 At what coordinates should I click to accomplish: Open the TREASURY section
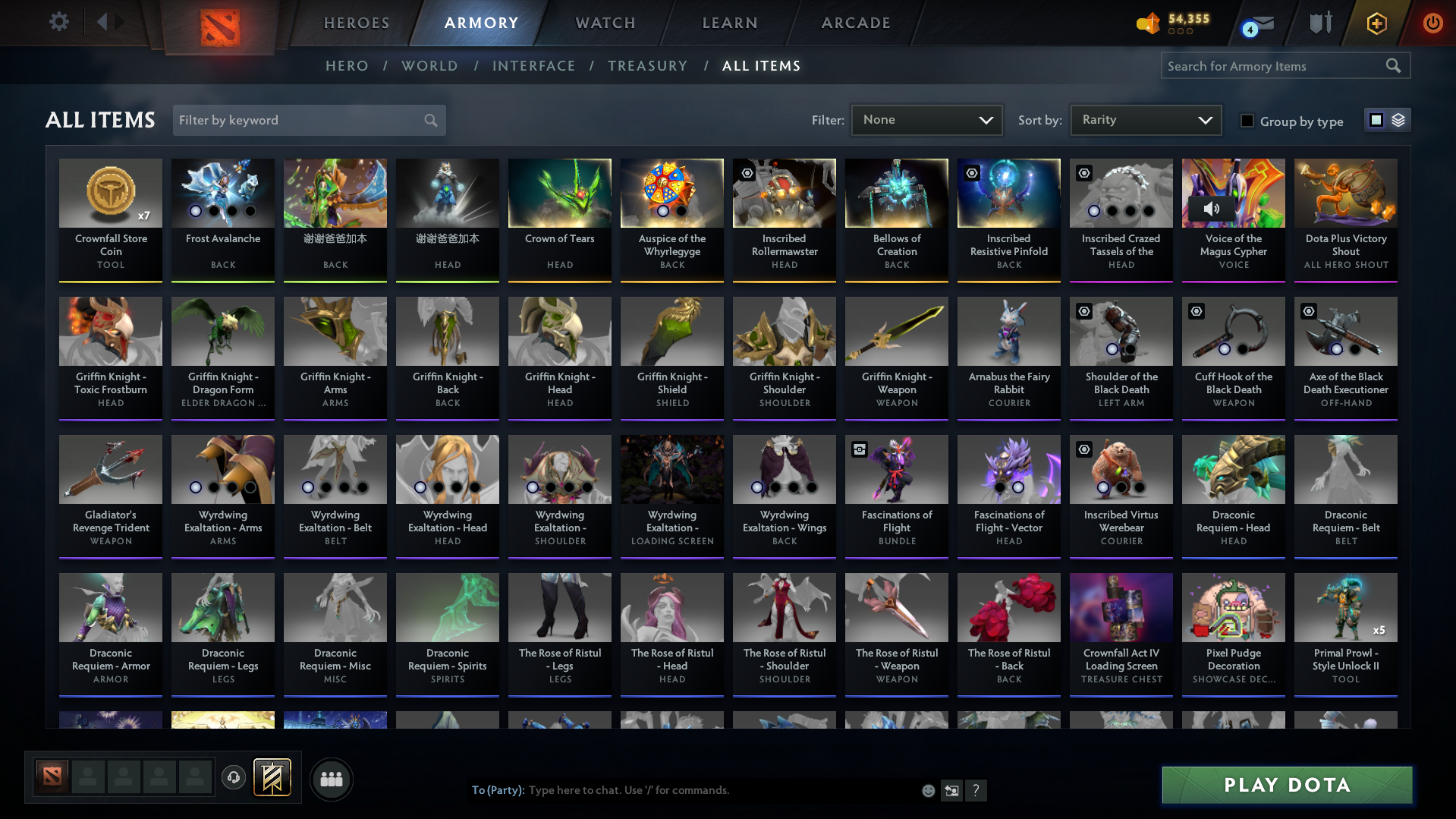pyautogui.click(x=647, y=65)
